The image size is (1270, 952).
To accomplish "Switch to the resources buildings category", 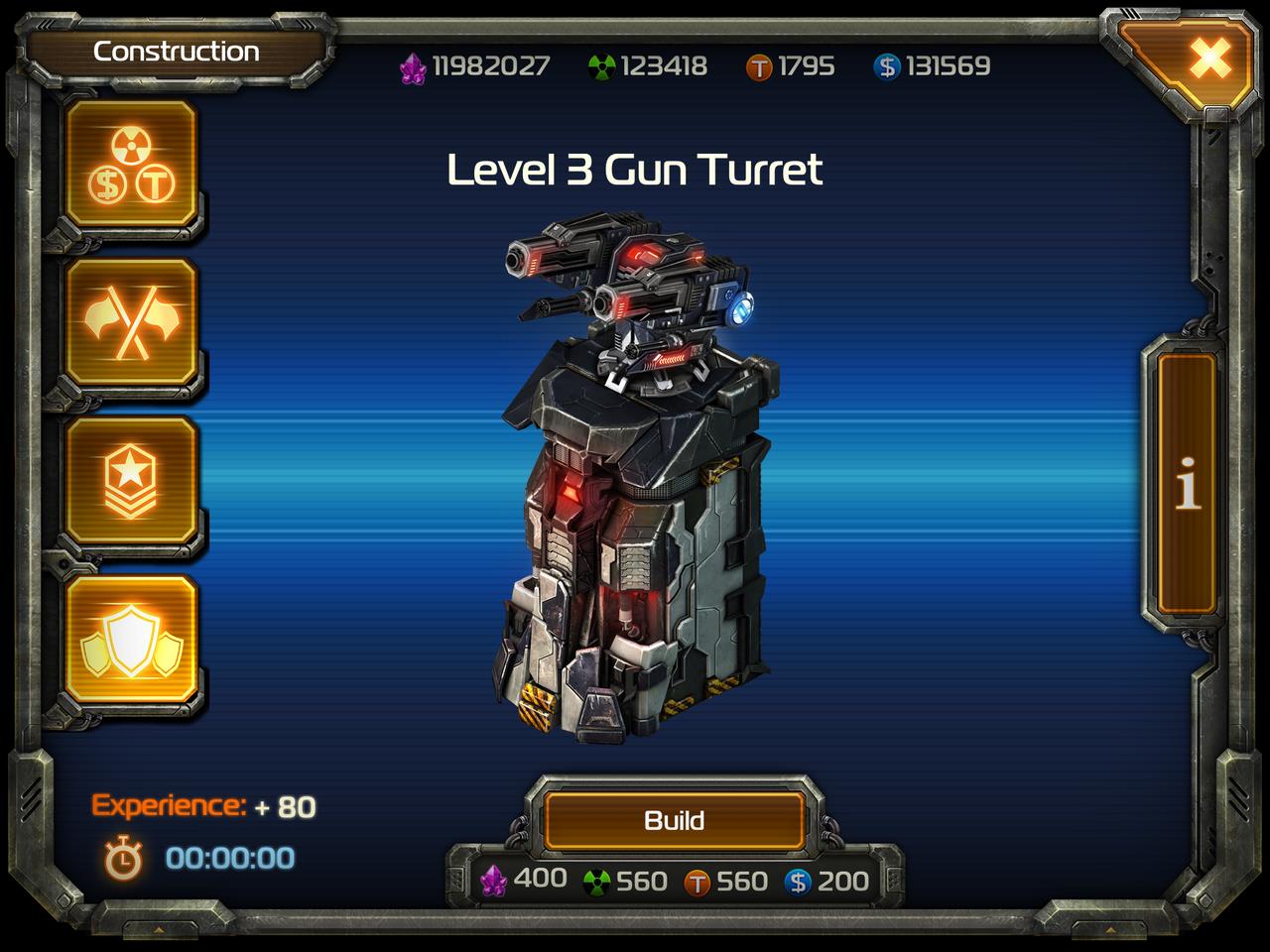I will point(131,165).
